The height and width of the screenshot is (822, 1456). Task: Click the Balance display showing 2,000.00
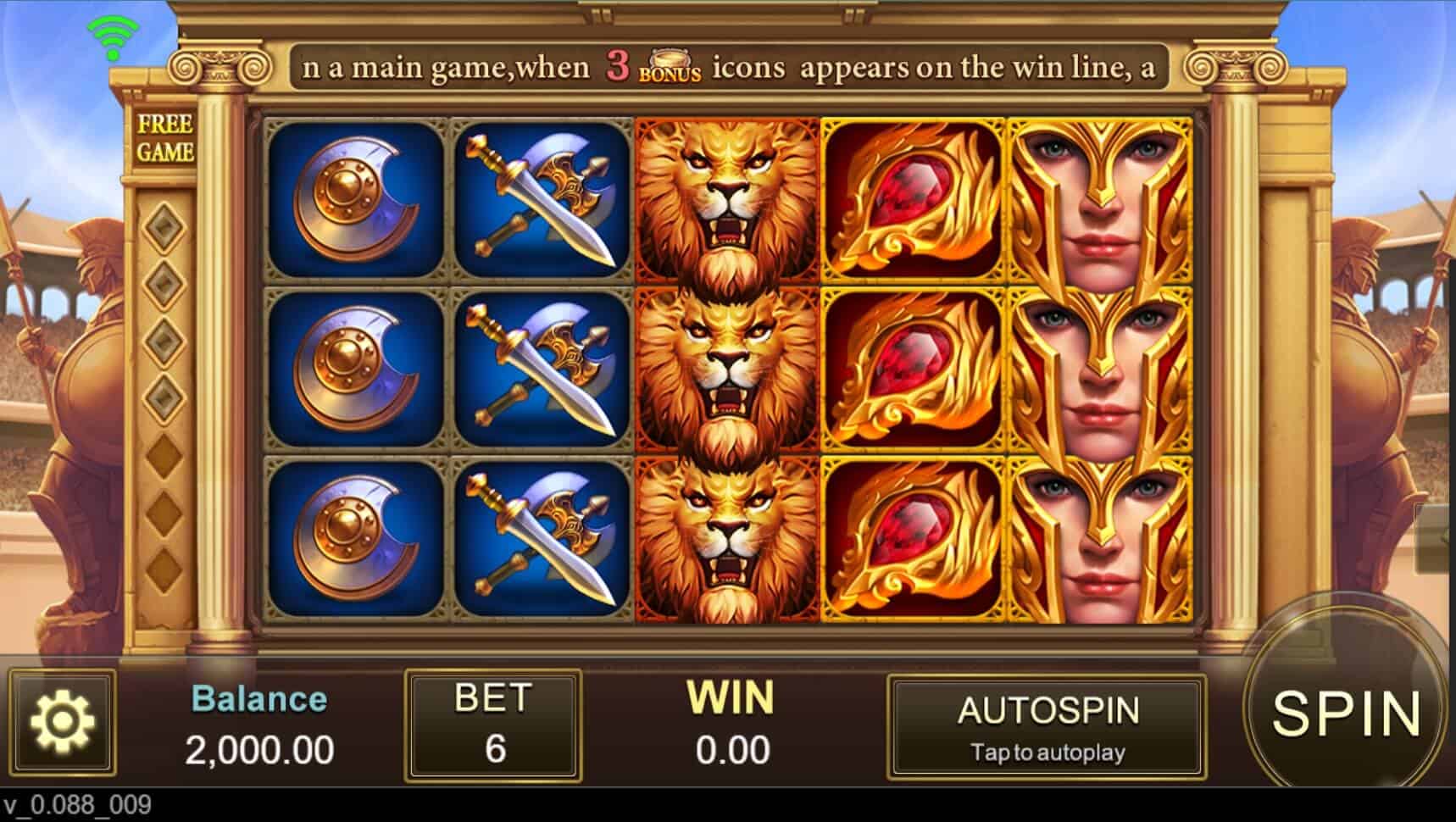pos(257,725)
